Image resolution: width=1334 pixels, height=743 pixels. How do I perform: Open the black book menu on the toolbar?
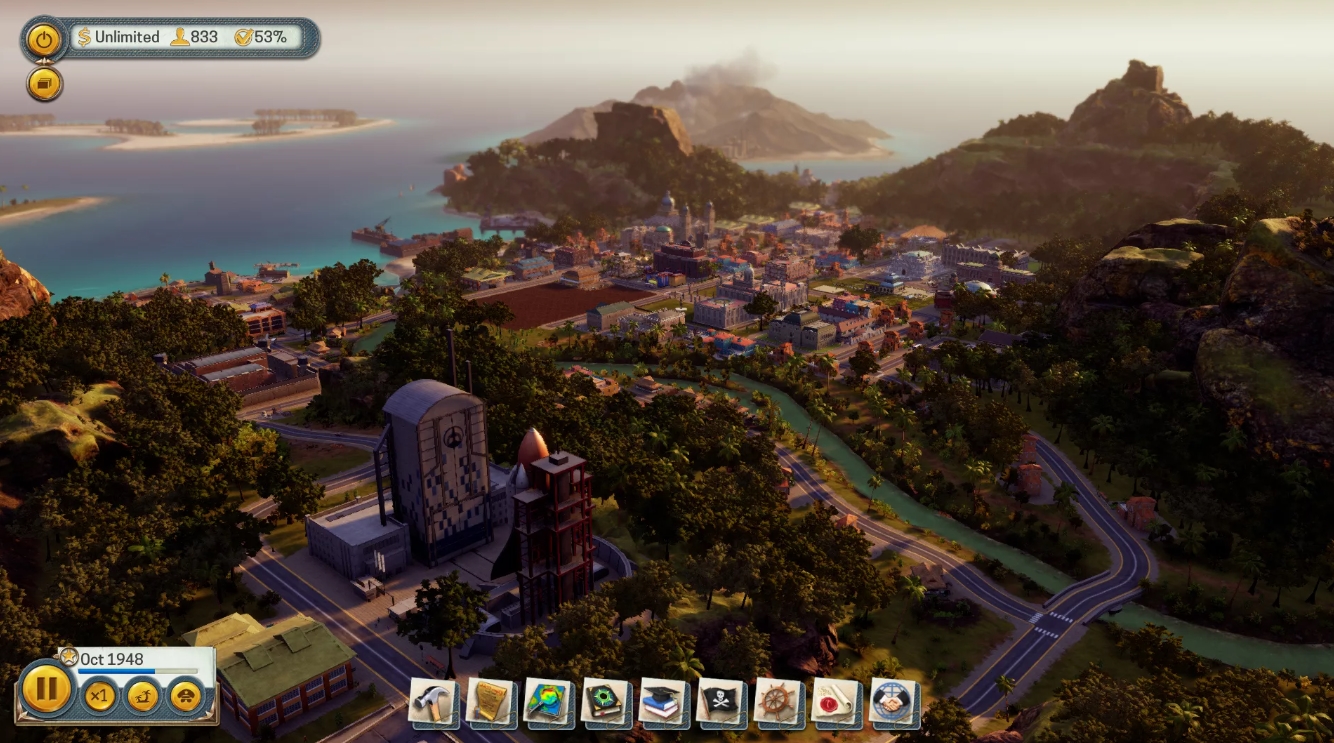[x=603, y=704]
